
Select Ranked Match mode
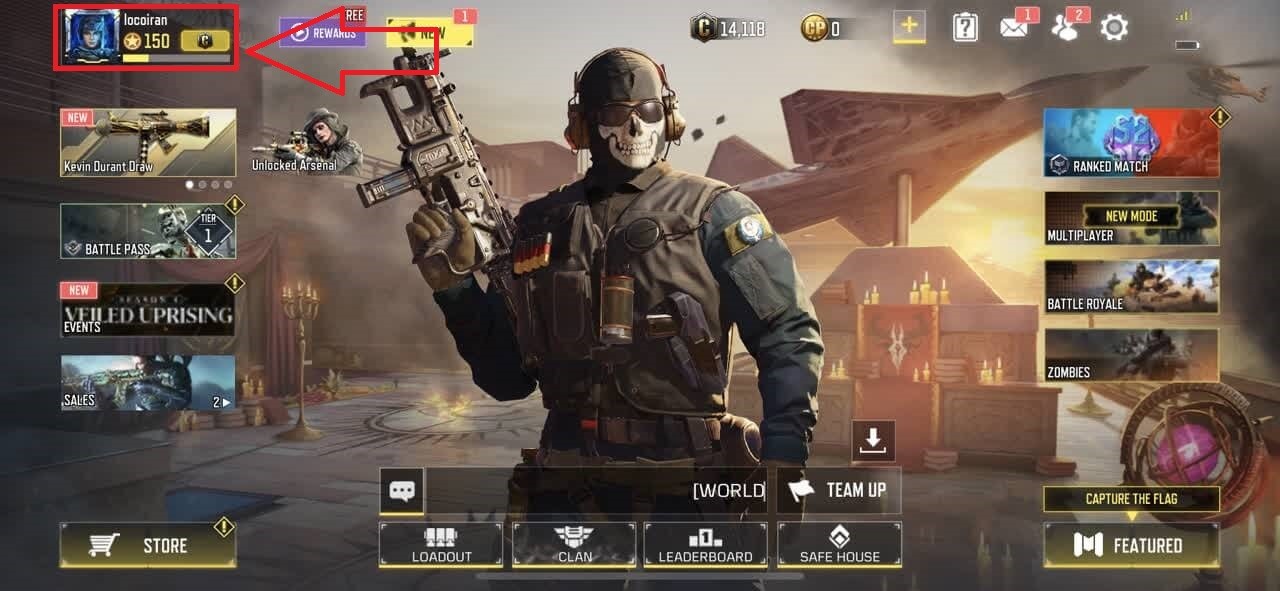pos(1131,143)
